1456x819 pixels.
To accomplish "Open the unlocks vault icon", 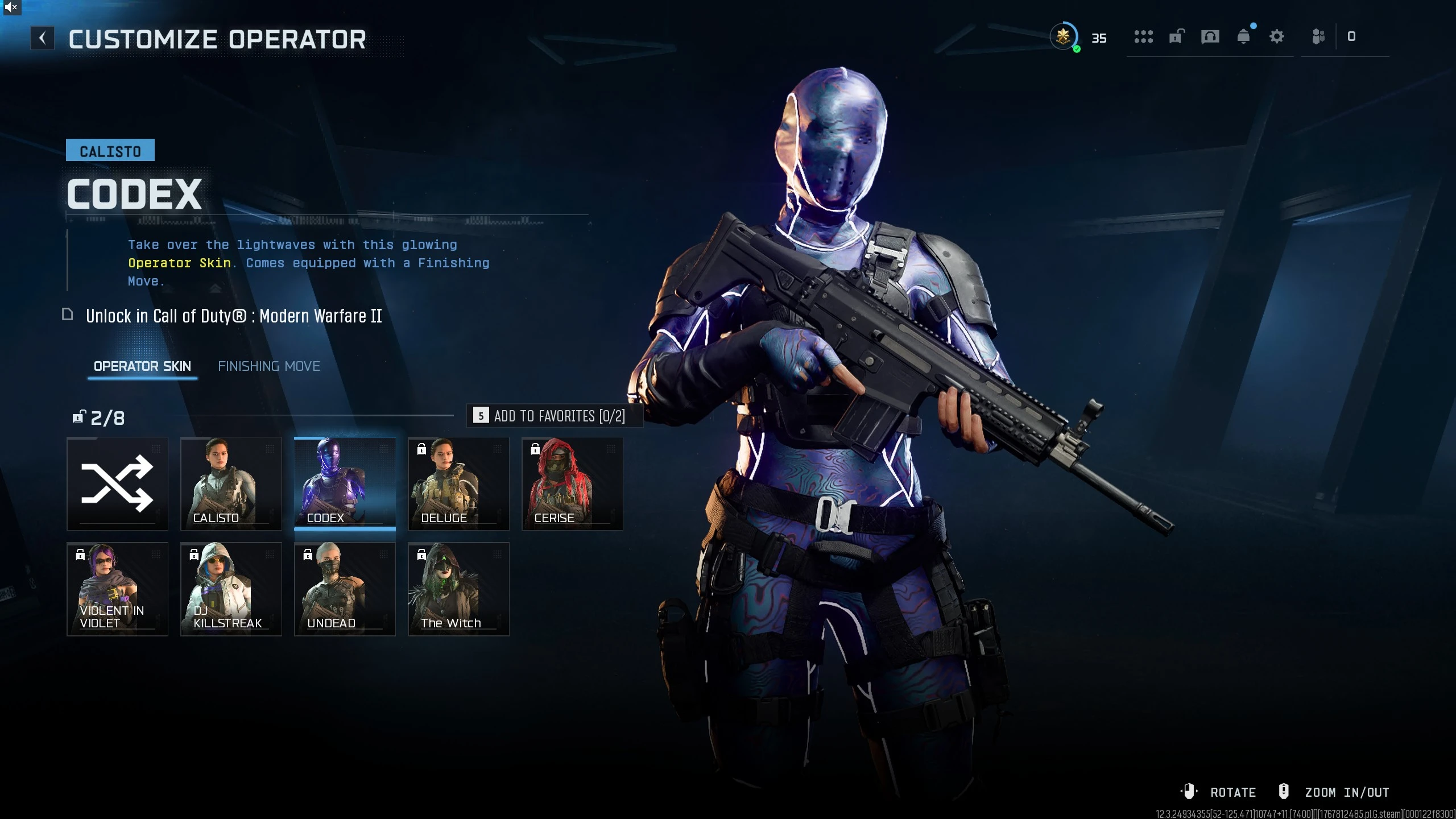I will [1177, 36].
